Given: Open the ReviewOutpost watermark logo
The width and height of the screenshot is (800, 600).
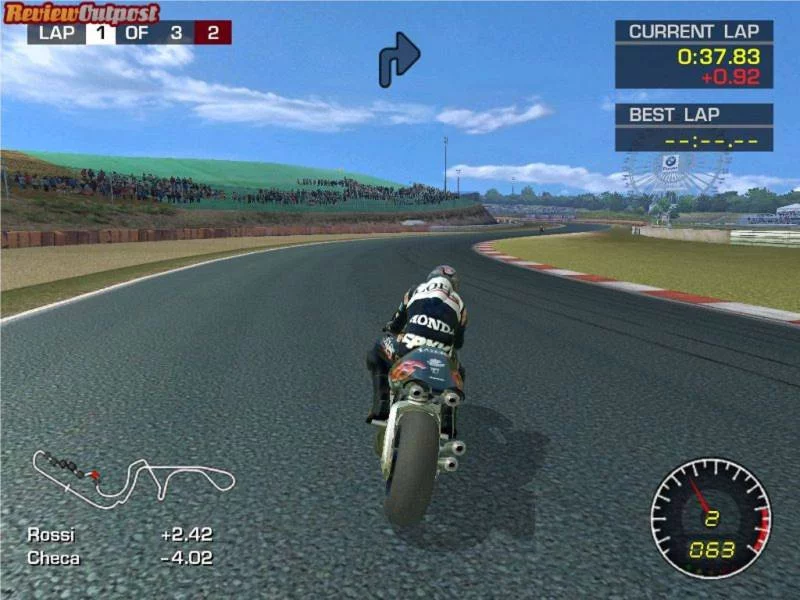Looking at the screenshot, I should tap(81, 13).
